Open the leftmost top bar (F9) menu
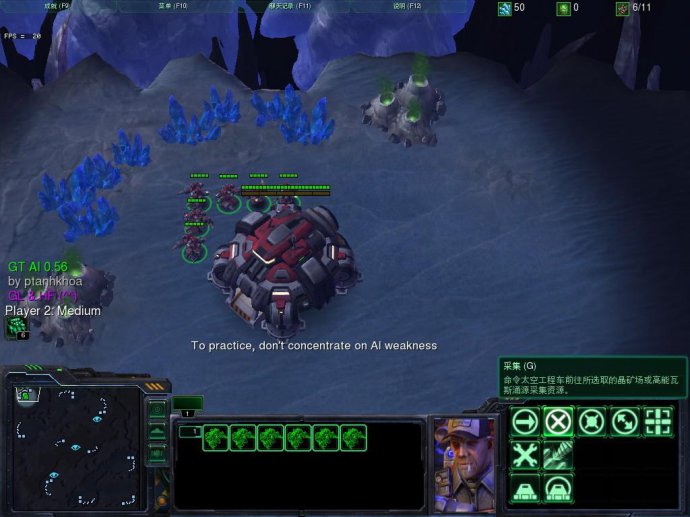690x517 pixels. coord(57,6)
